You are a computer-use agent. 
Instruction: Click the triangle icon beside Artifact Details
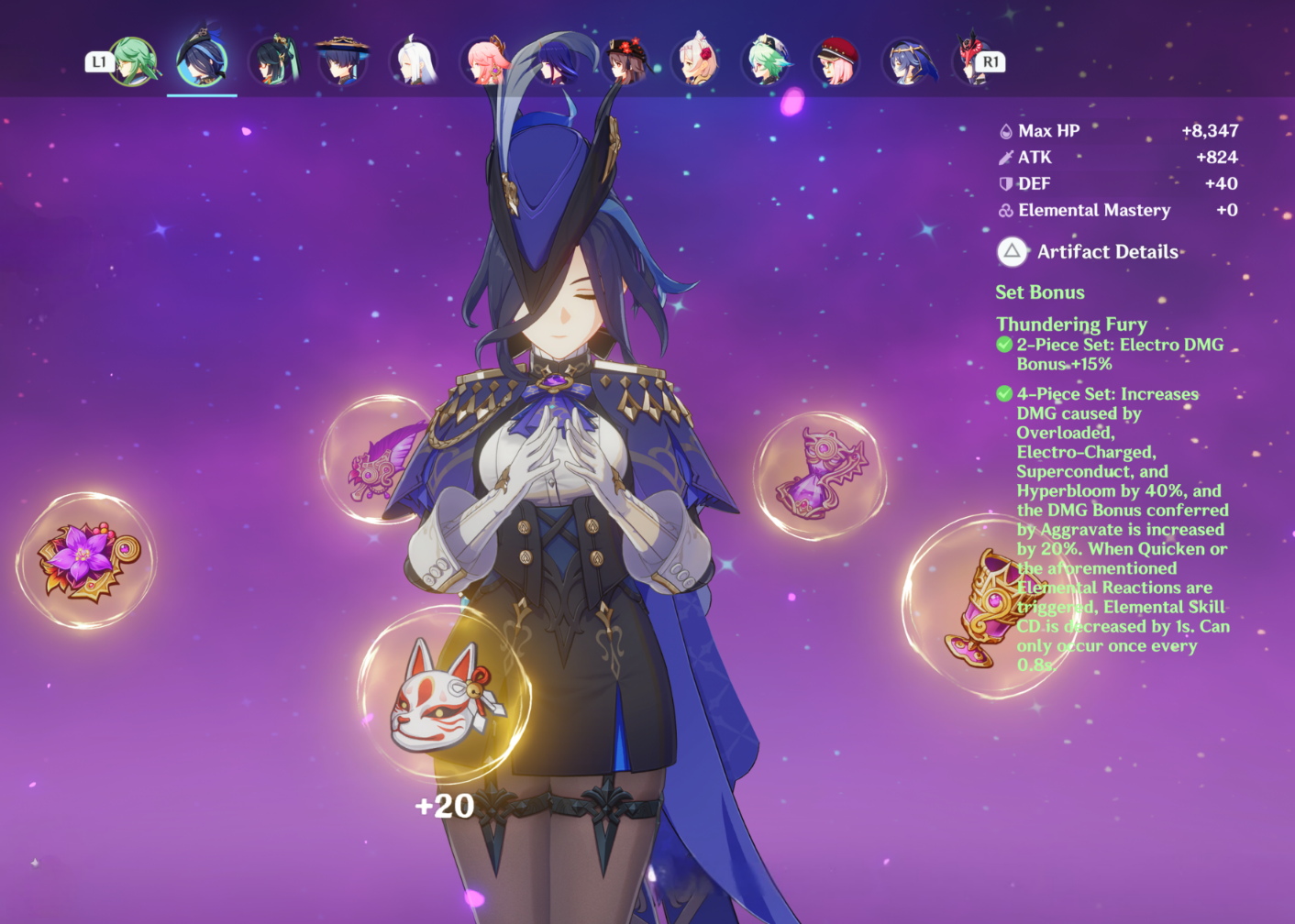[1011, 251]
